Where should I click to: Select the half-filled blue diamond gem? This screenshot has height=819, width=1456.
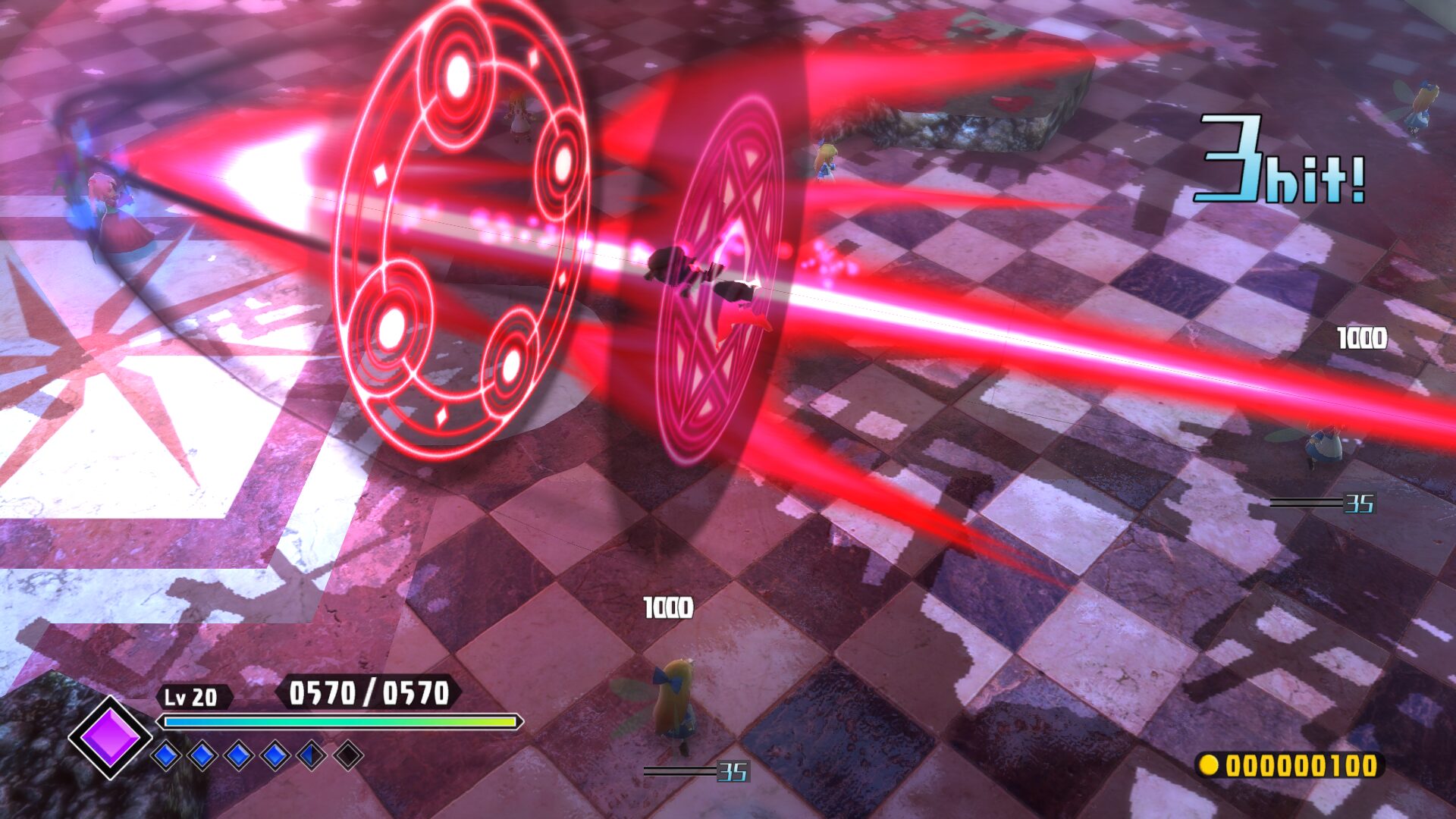[x=312, y=755]
